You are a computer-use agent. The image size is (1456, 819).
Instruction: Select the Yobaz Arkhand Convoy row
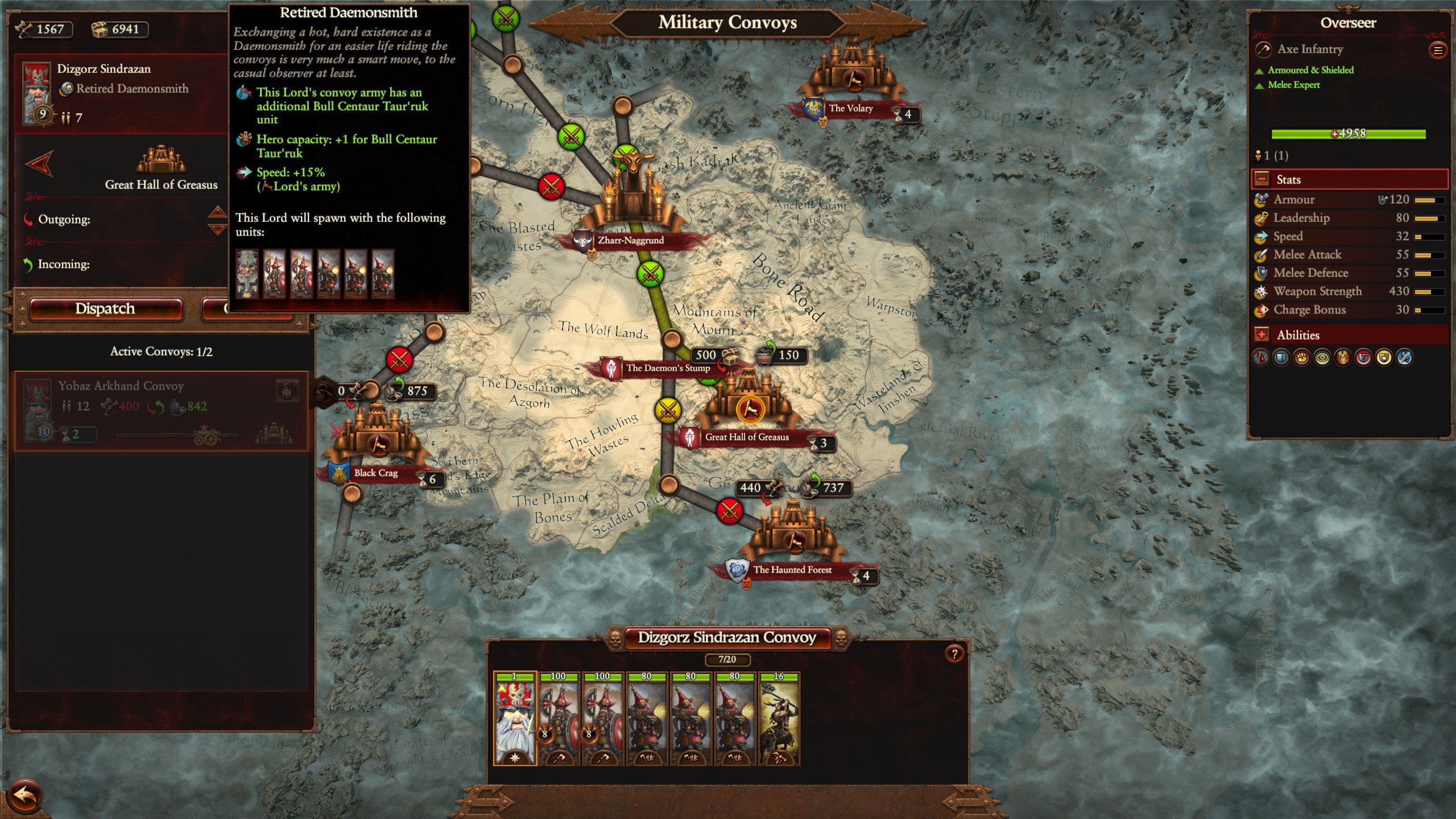(161, 411)
